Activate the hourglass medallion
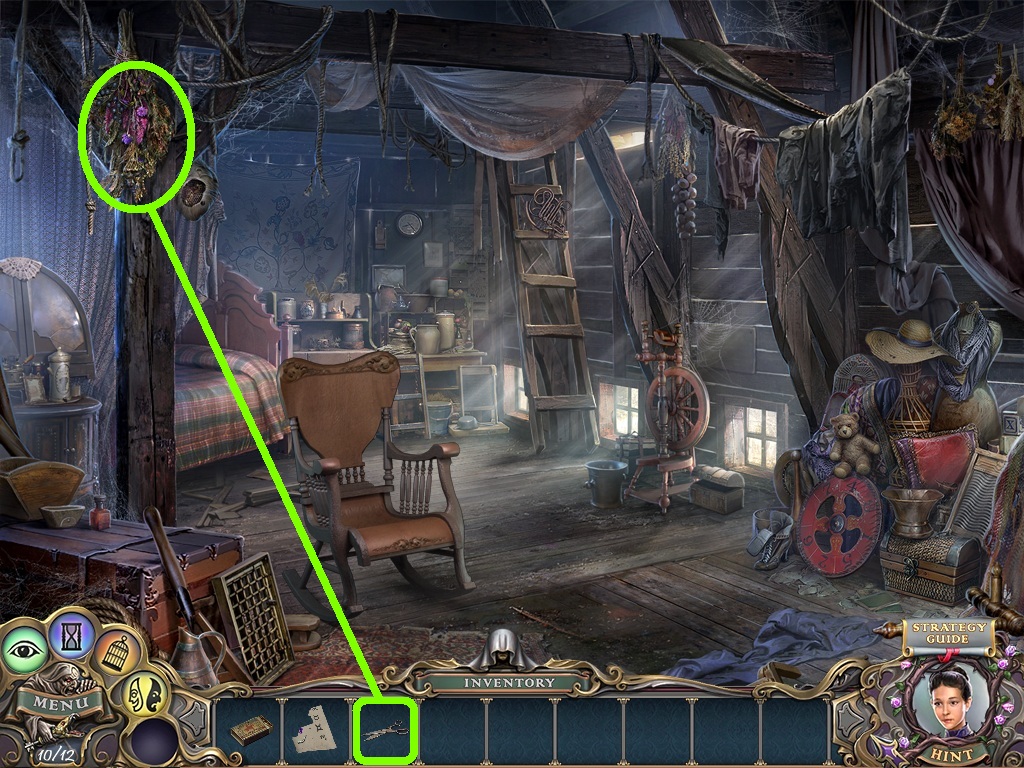This screenshot has height=768, width=1024. [x=72, y=632]
